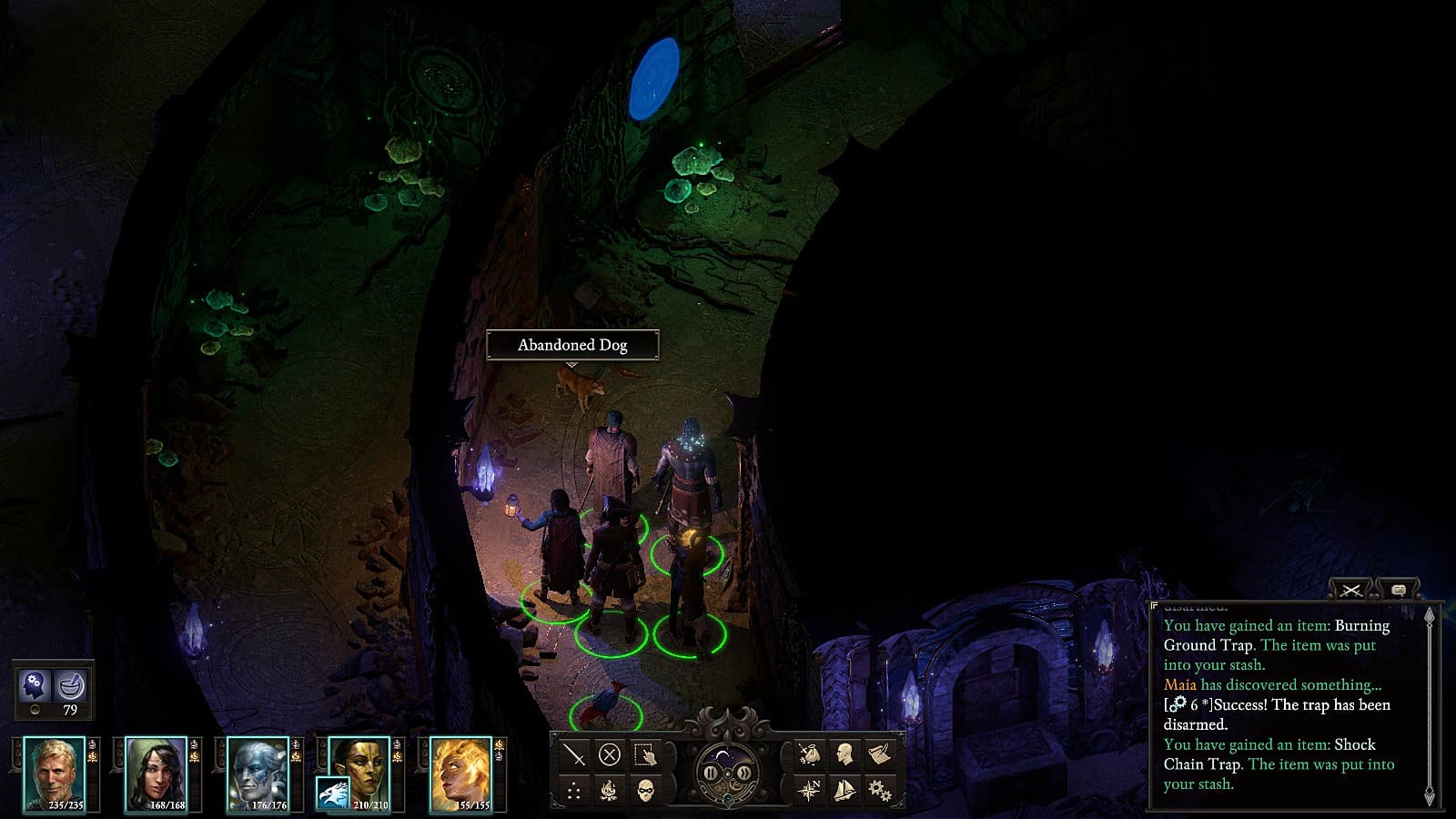Pause the game with the pause button
The image size is (1456, 819).
[x=711, y=773]
